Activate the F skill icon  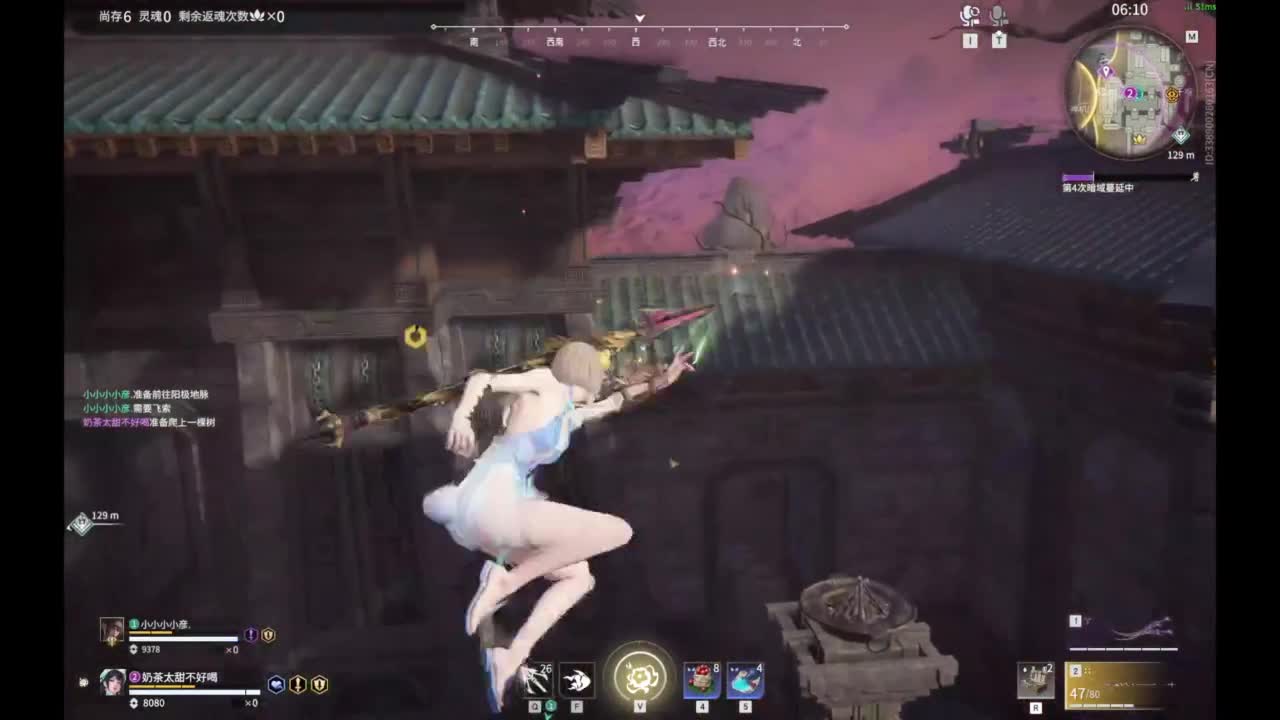577,679
